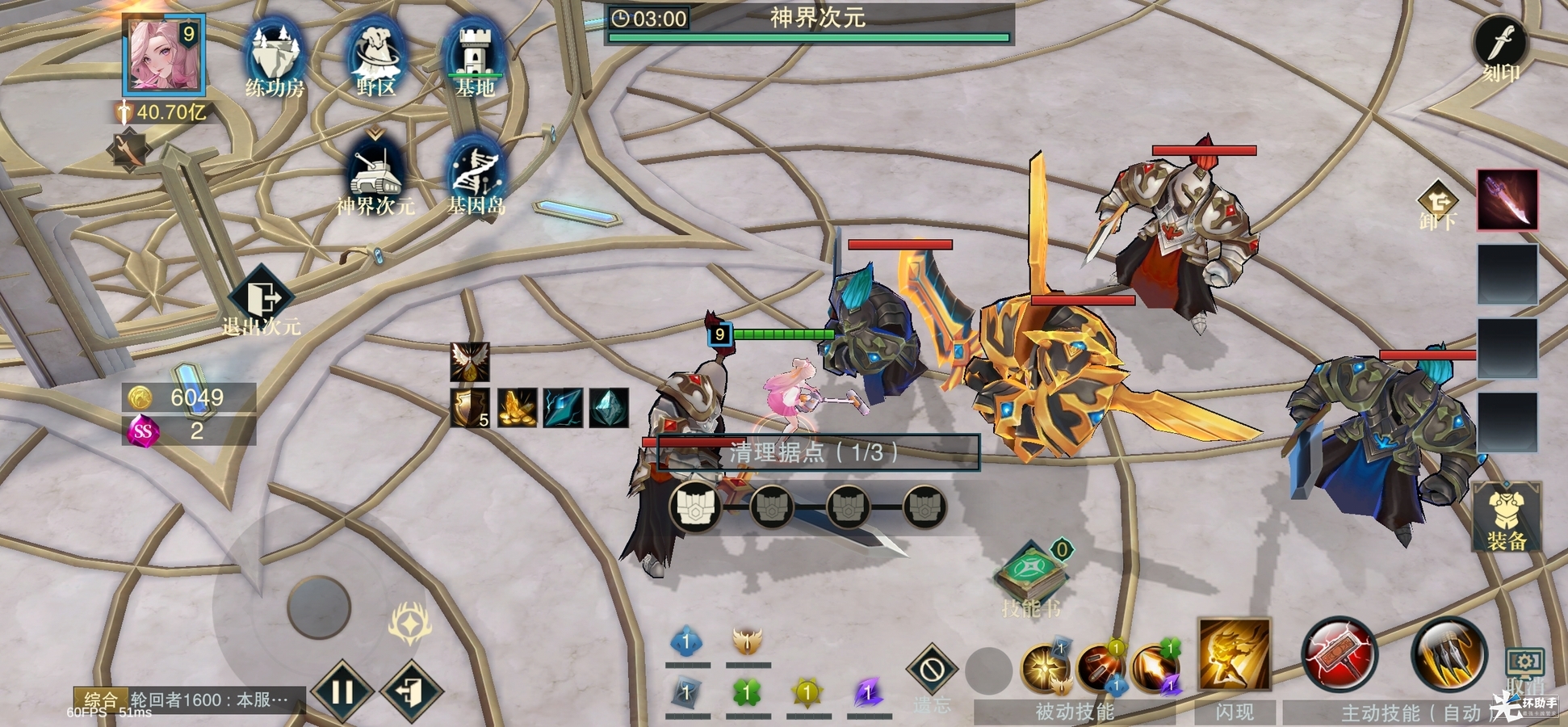
Task: Tap the 卸下 unequip button
Action: coord(1438,204)
